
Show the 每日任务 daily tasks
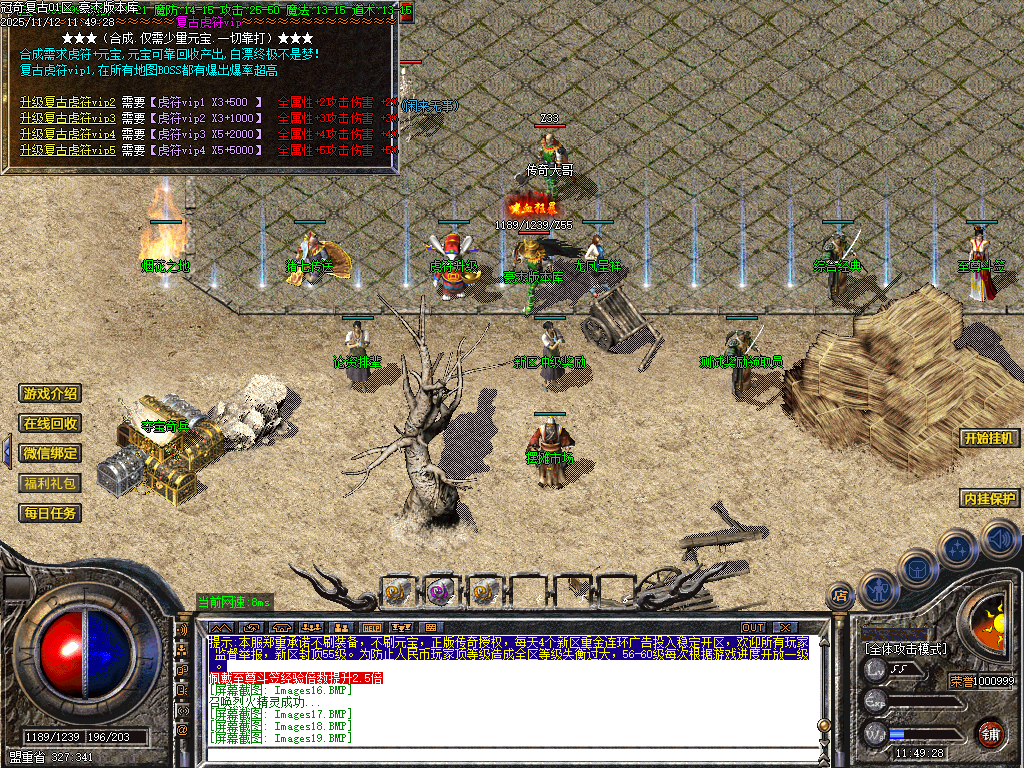pyautogui.click(x=51, y=513)
